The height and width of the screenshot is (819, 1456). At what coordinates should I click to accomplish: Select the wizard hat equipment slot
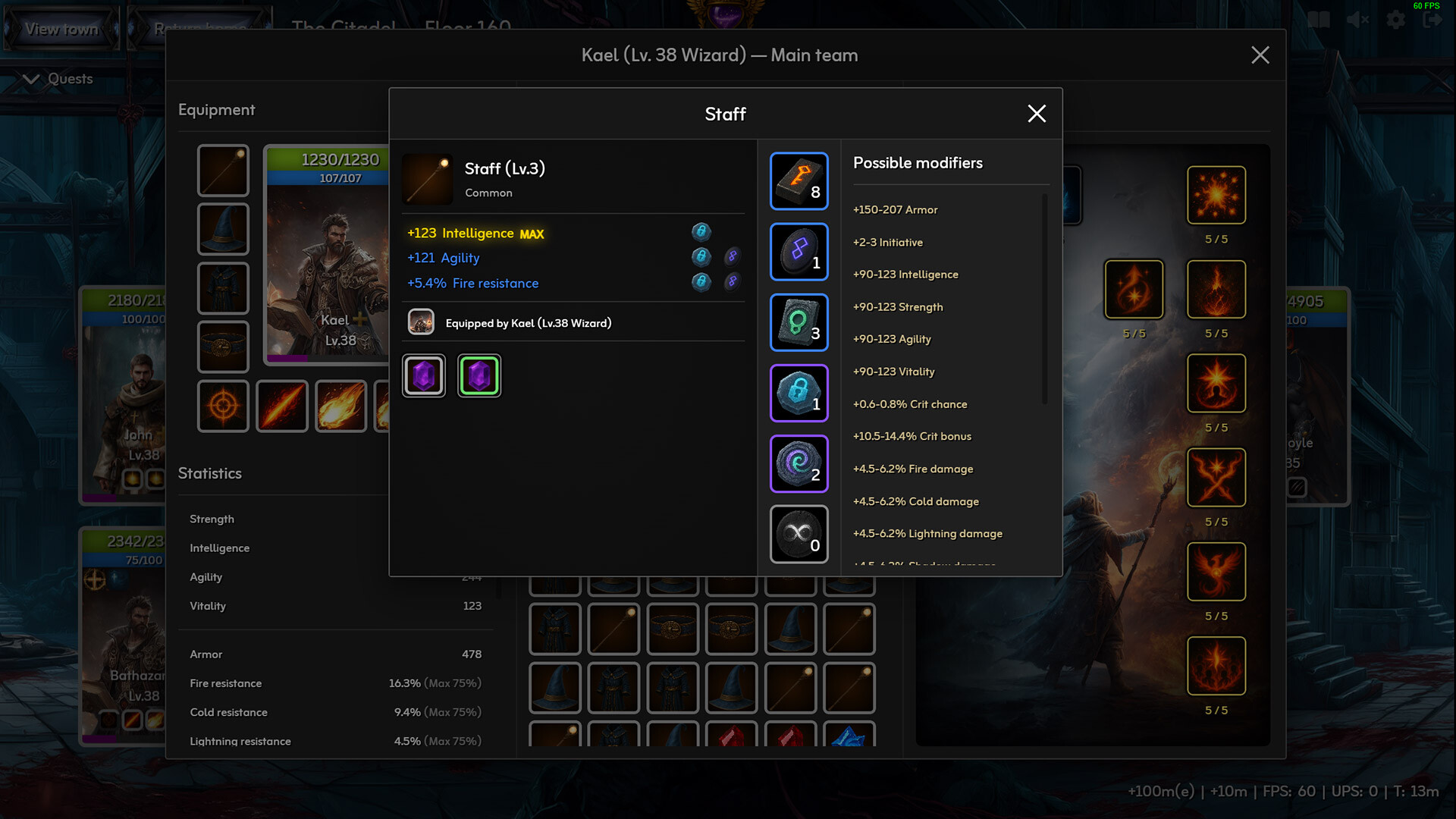(x=223, y=229)
